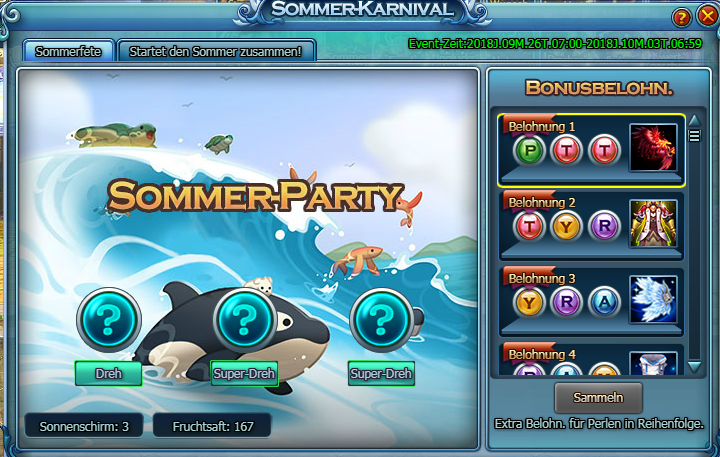This screenshot has height=457, width=720.
Task: Open the help question mark button
Action: [682, 17]
